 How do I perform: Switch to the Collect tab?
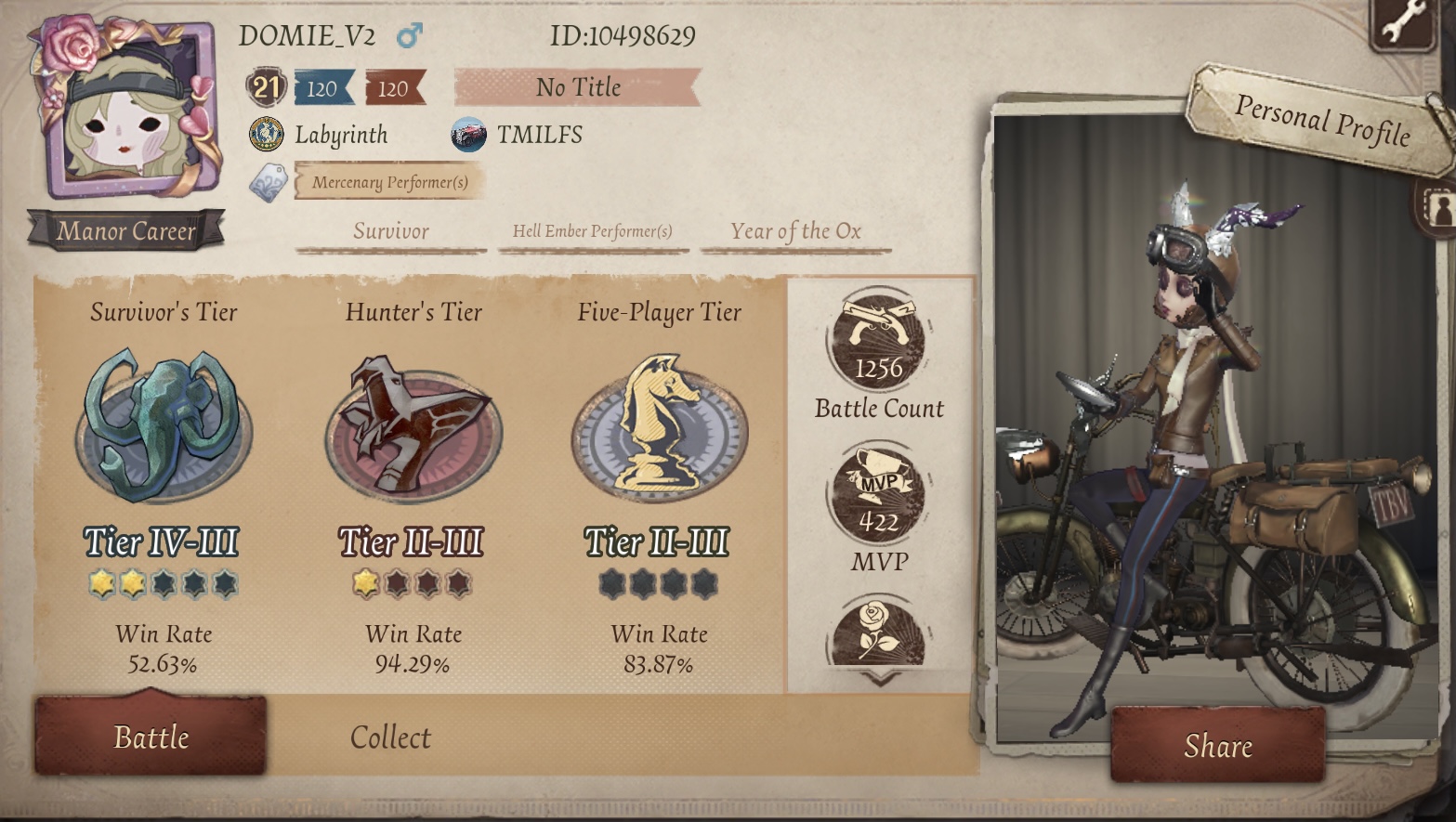[x=389, y=737]
